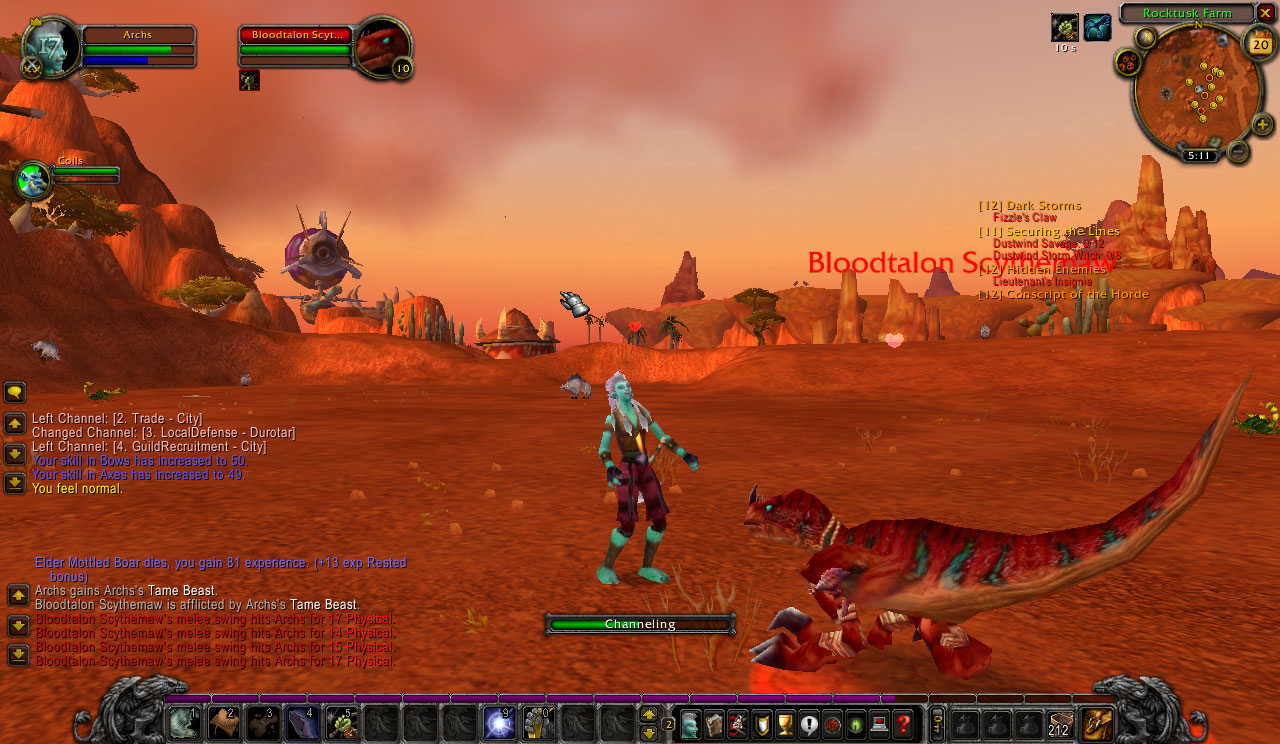Open the key ring icon beside the bags

(937, 723)
